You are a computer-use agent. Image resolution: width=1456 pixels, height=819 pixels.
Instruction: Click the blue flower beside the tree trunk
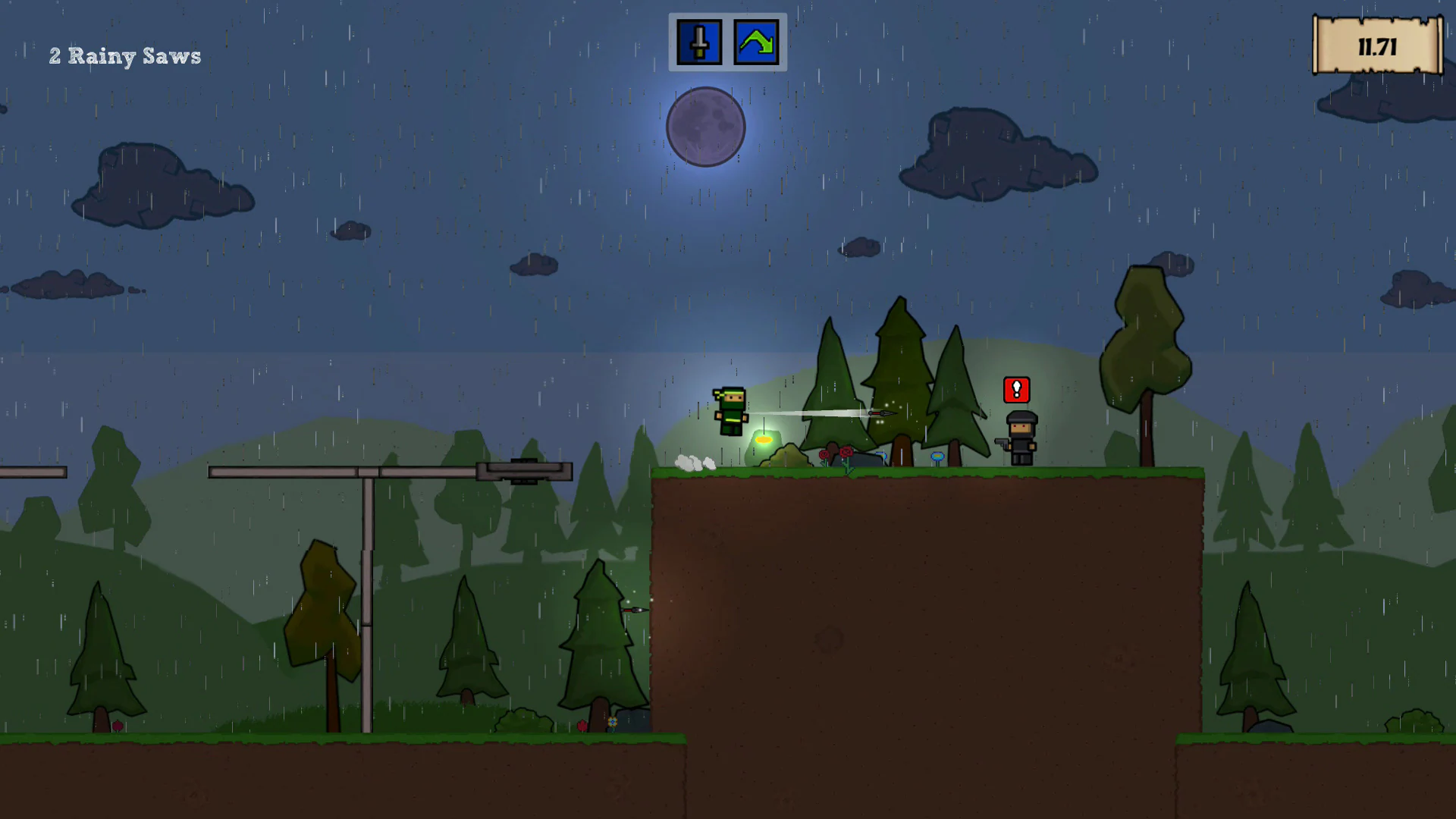pos(938,457)
